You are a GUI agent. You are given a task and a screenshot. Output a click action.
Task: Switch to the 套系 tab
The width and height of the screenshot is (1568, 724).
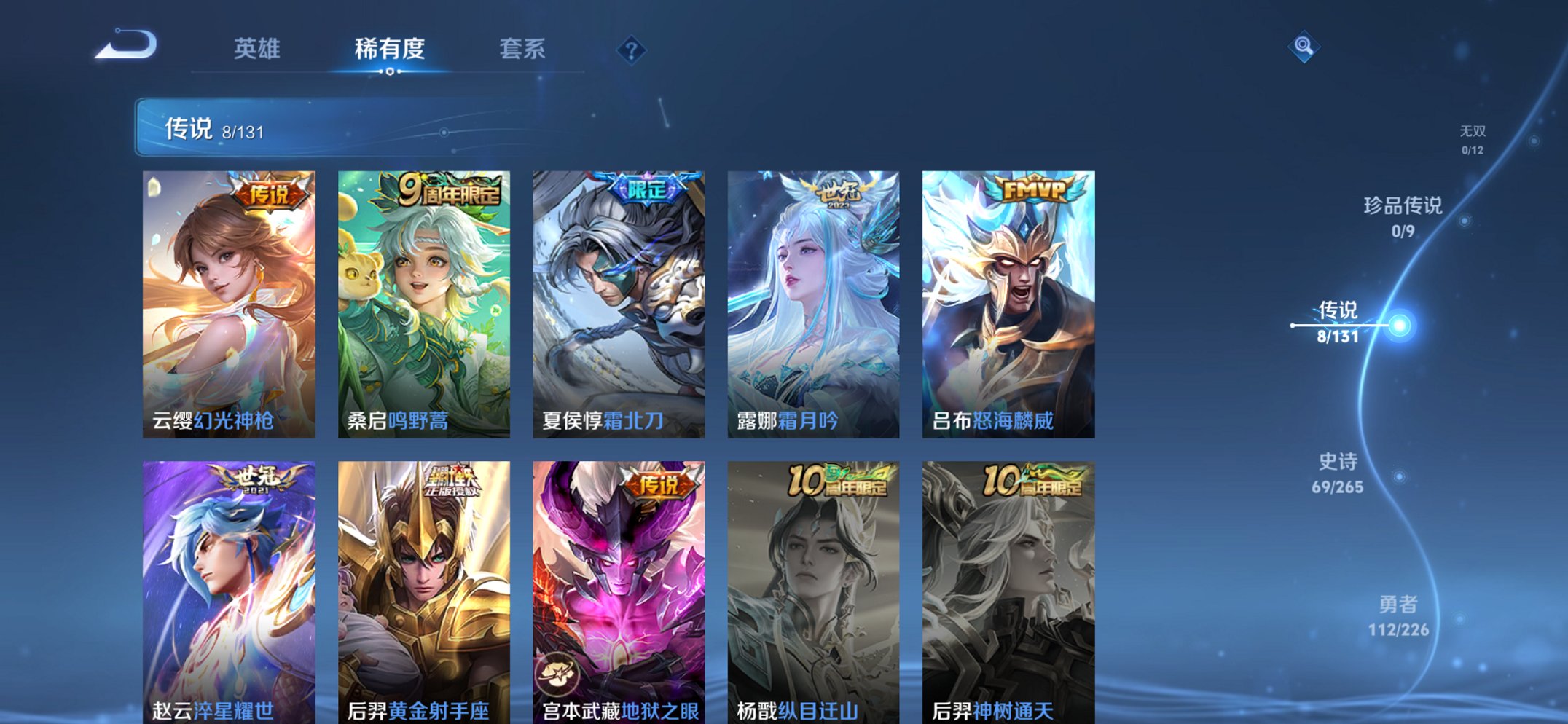coord(523,49)
